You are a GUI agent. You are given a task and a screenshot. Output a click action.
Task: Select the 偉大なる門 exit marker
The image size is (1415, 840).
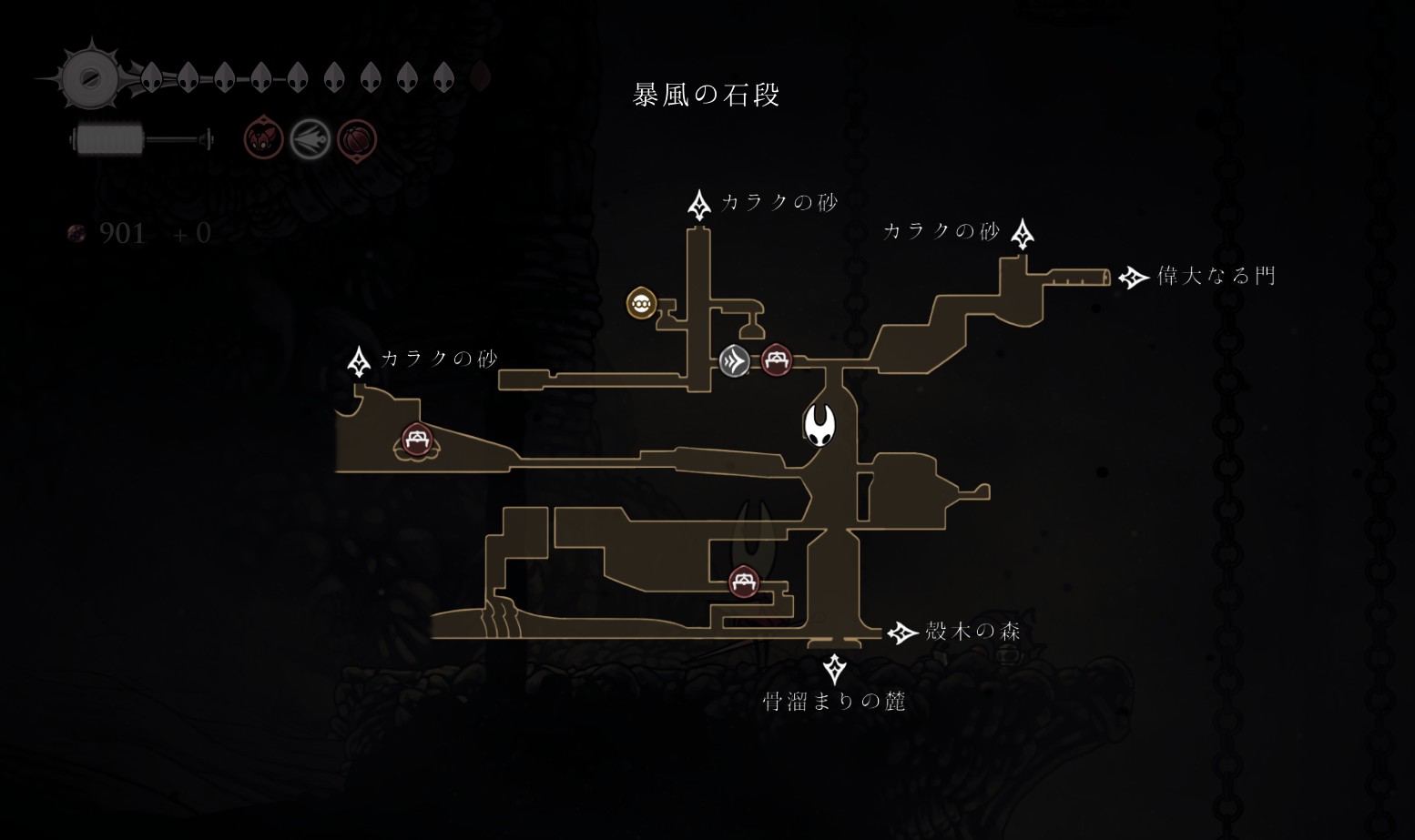[x=1133, y=277]
